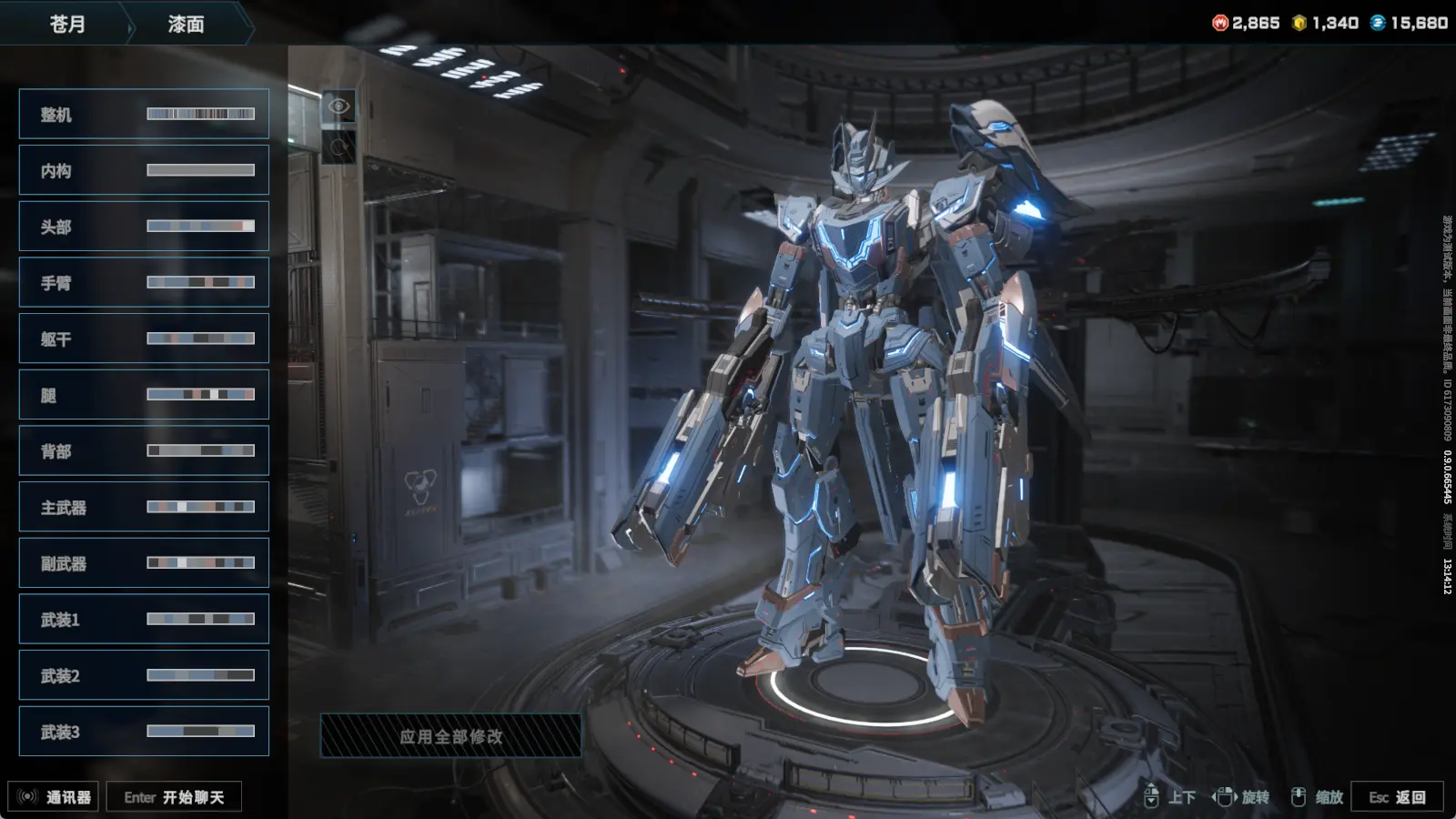
Task: Select the 武装2 paint row
Action: tap(144, 675)
